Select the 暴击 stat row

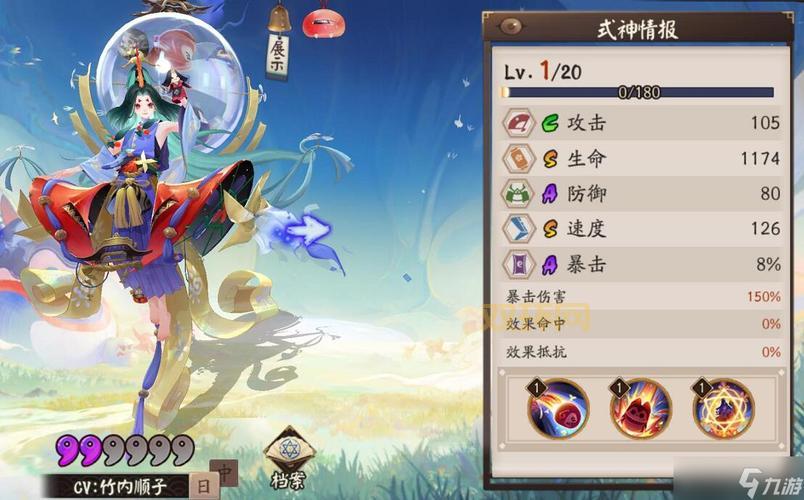point(642,263)
